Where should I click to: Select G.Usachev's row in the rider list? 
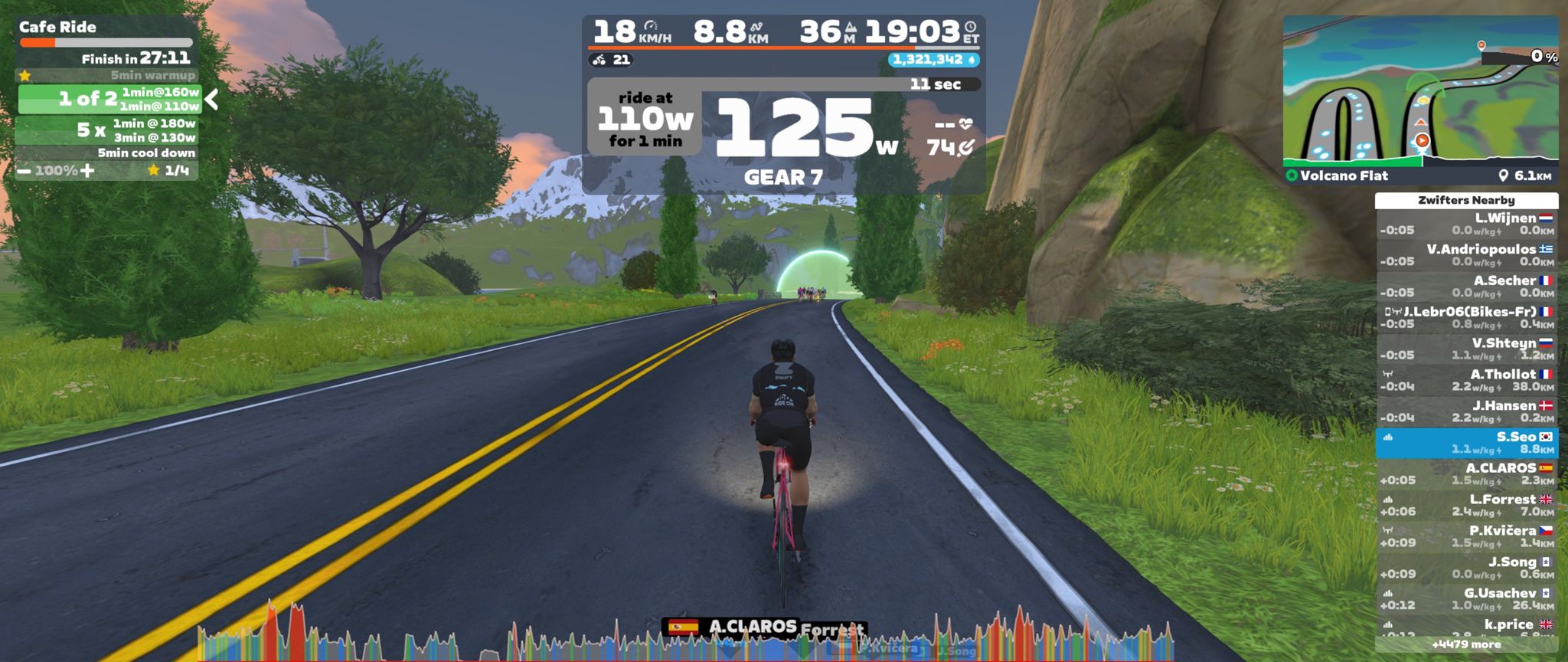(x=1466, y=599)
